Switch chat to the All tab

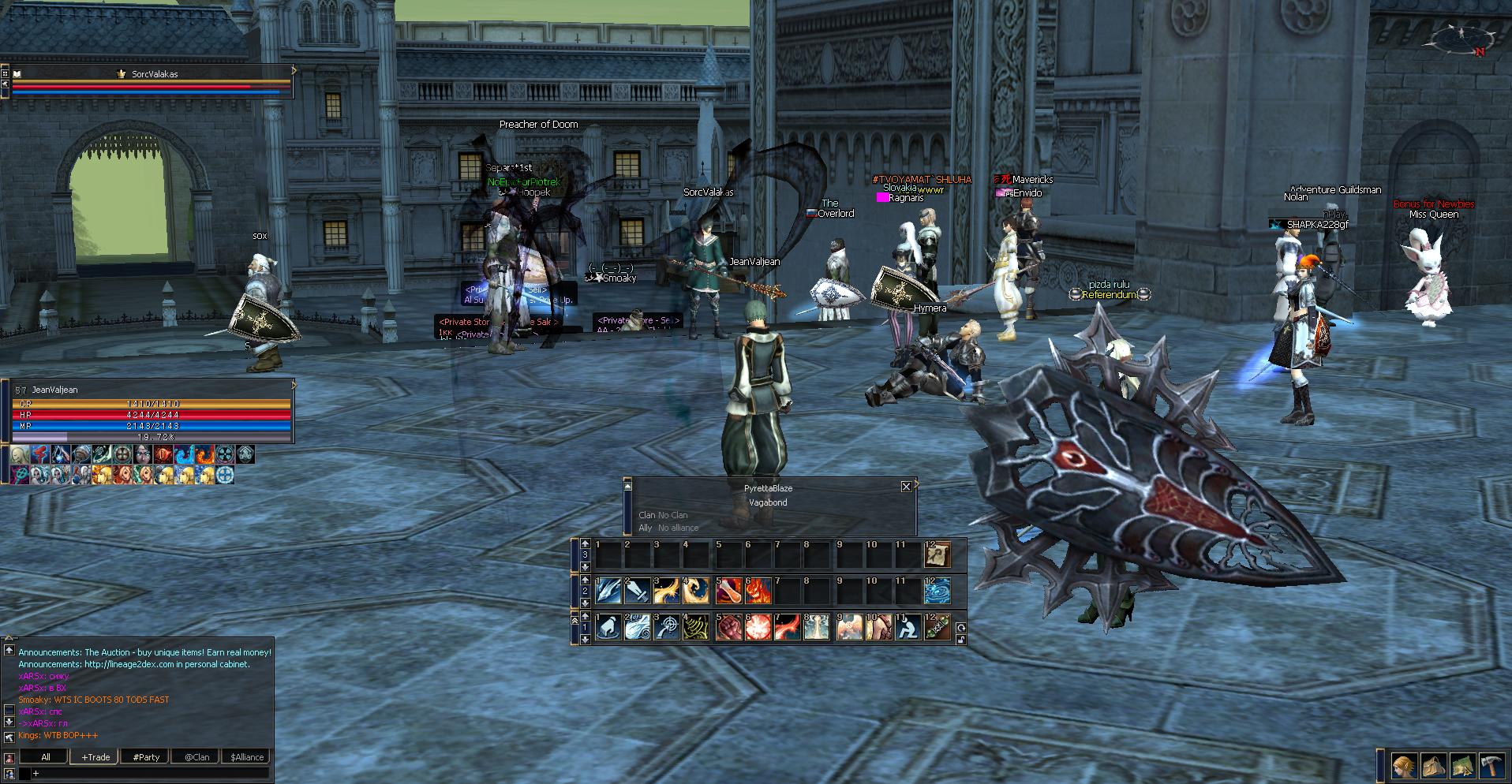click(46, 757)
